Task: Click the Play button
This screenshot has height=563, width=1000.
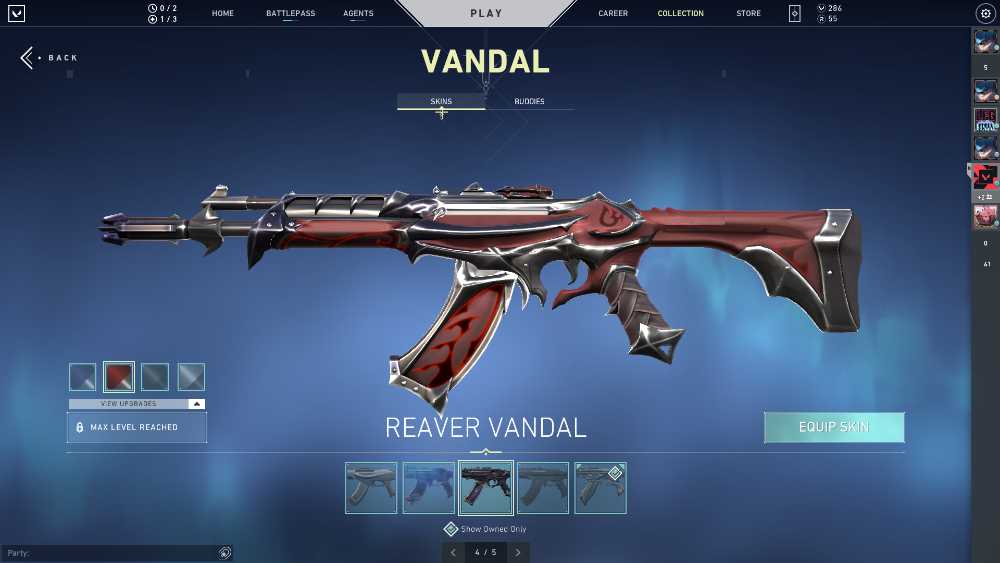Action: coord(486,14)
